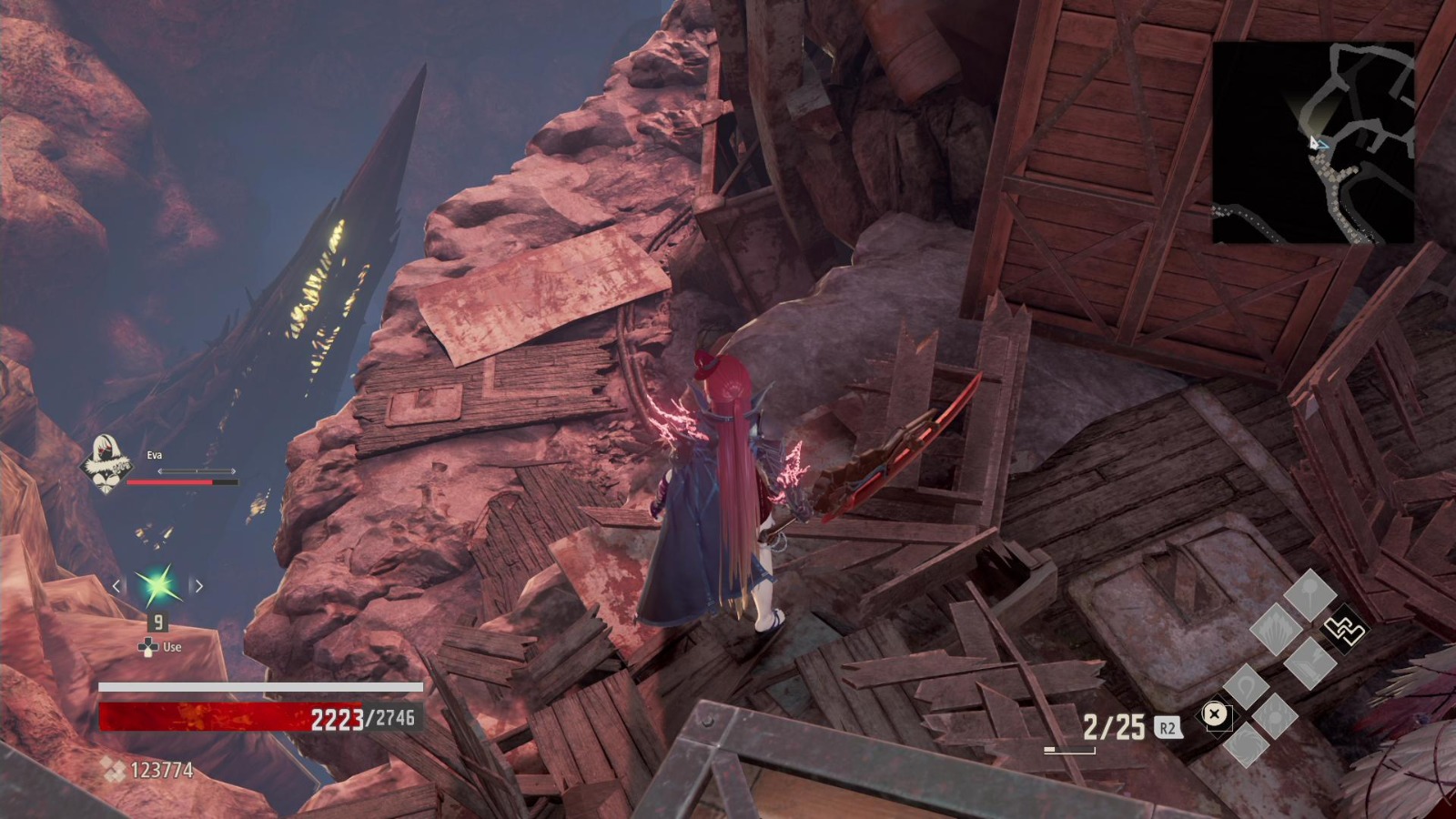Click left arrow to cycle quick items
This screenshot has width=1456, height=819.
[116, 586]
